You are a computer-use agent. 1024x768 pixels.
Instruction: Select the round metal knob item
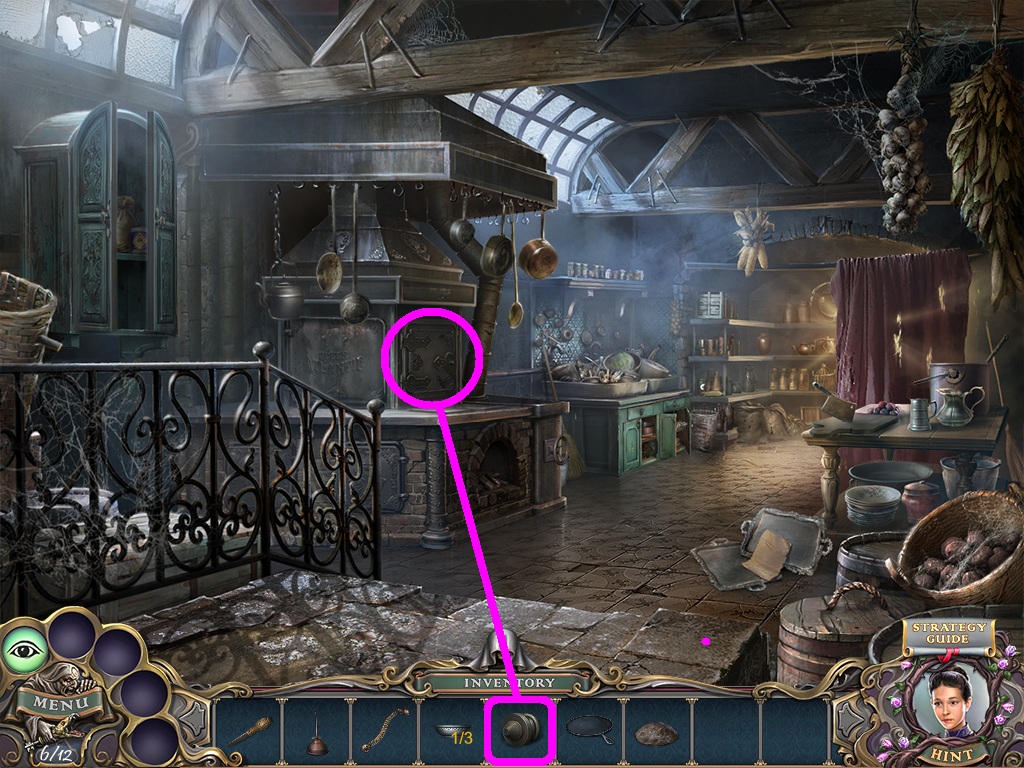[520, 731]
